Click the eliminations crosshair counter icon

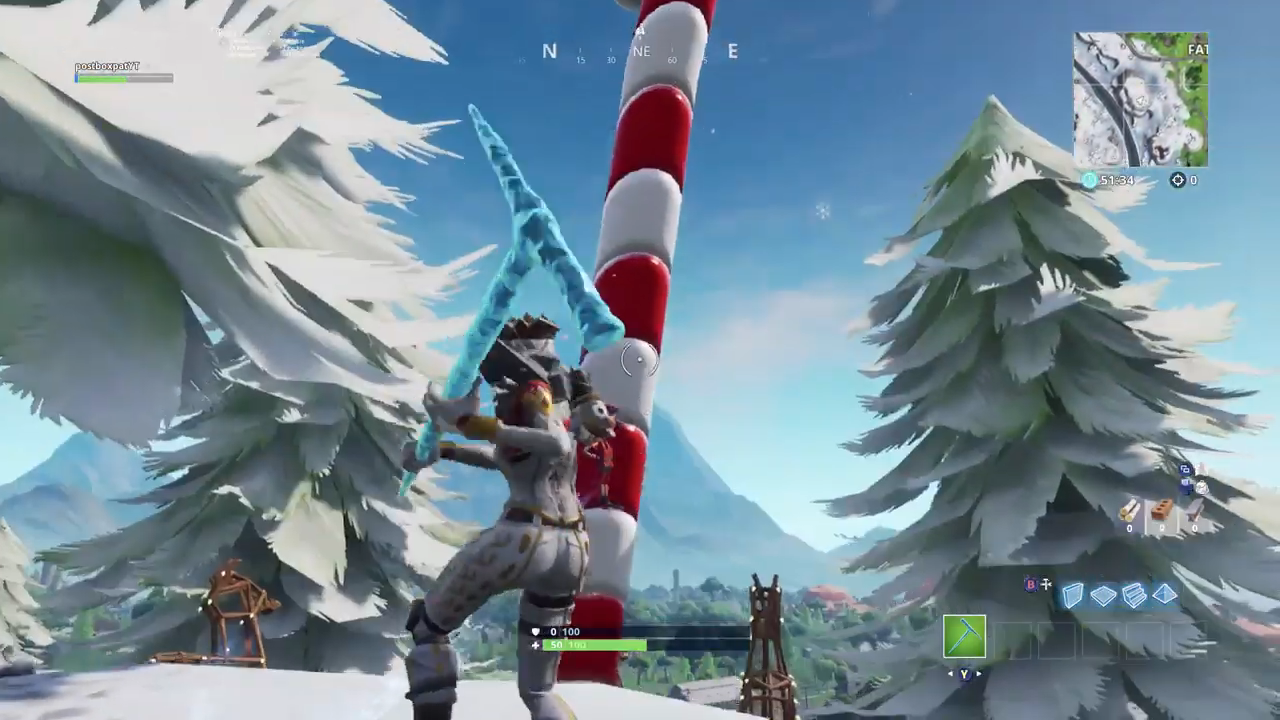coord(1176,180)
